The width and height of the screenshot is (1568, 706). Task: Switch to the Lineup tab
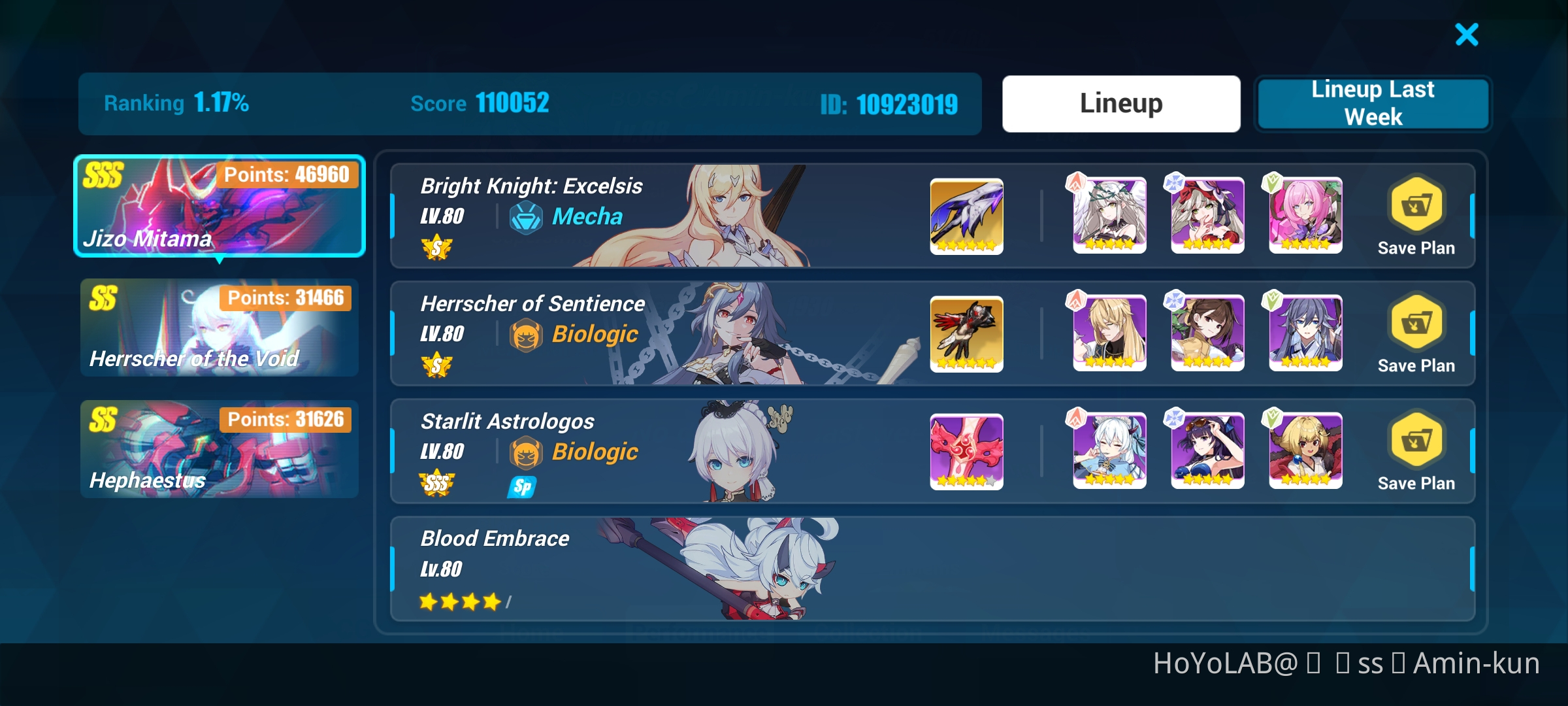point(1120,103)
